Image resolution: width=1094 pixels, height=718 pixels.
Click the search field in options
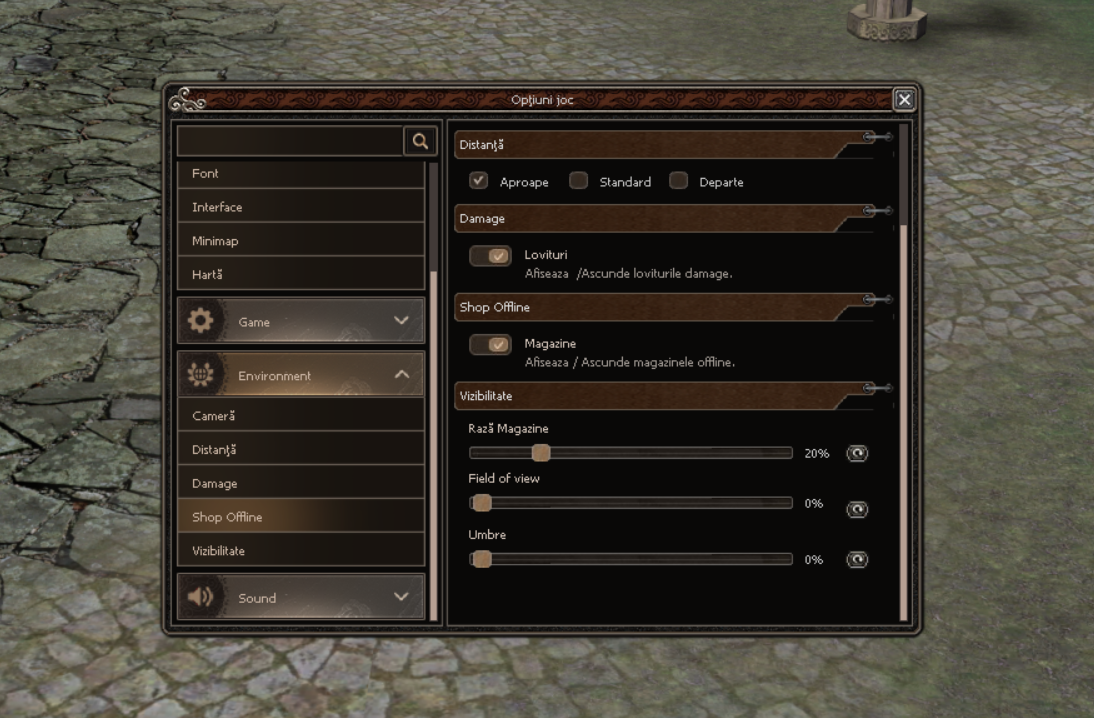(x=290, y=142)
